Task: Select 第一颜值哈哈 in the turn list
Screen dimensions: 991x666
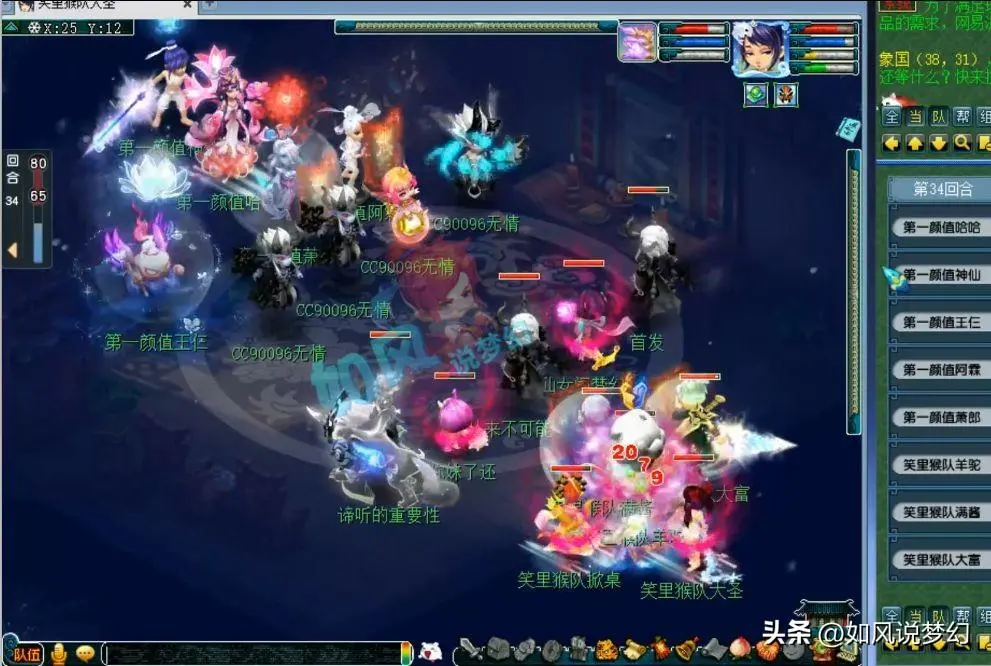Action: coord(941,228)
